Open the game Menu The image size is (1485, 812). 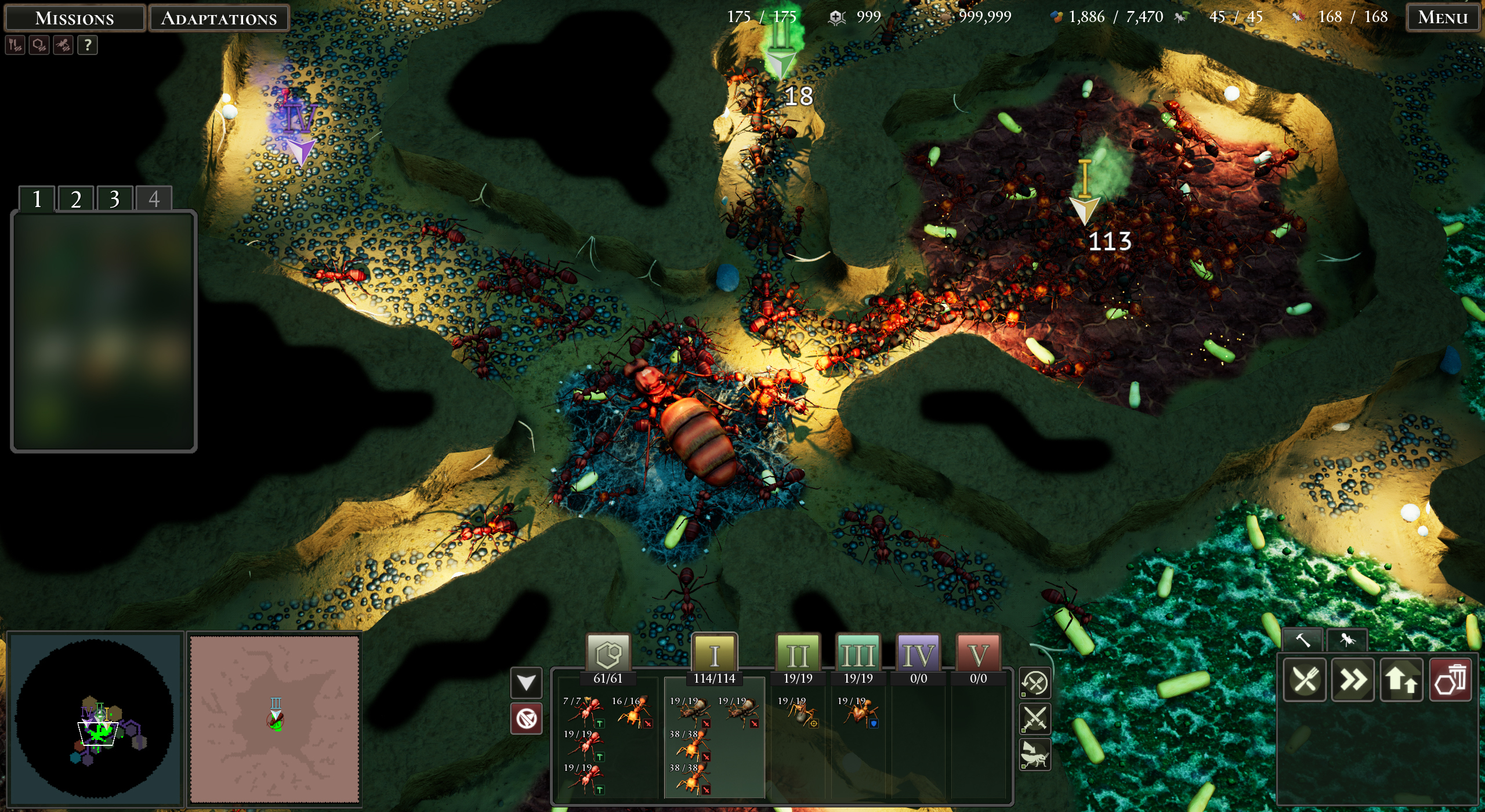click(x=1442, y=17)
